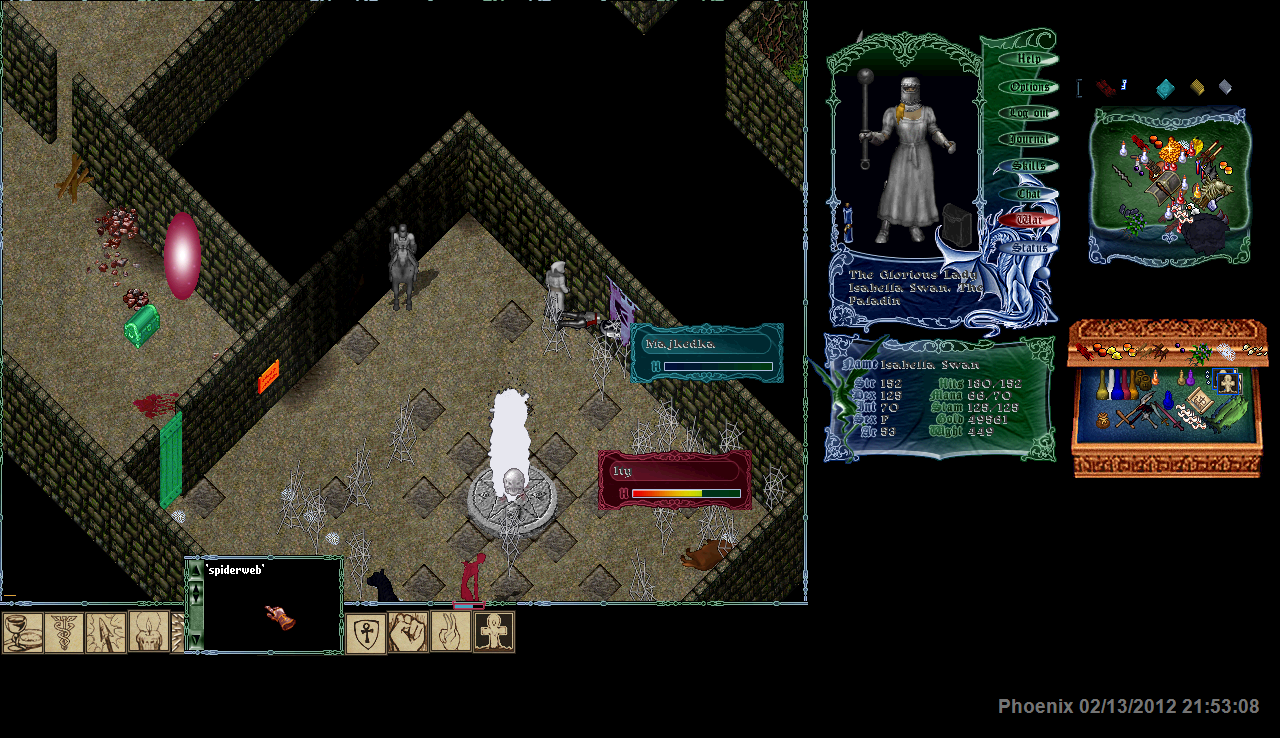Click the two-finger hand gesture icon

[x=451, y=632]
